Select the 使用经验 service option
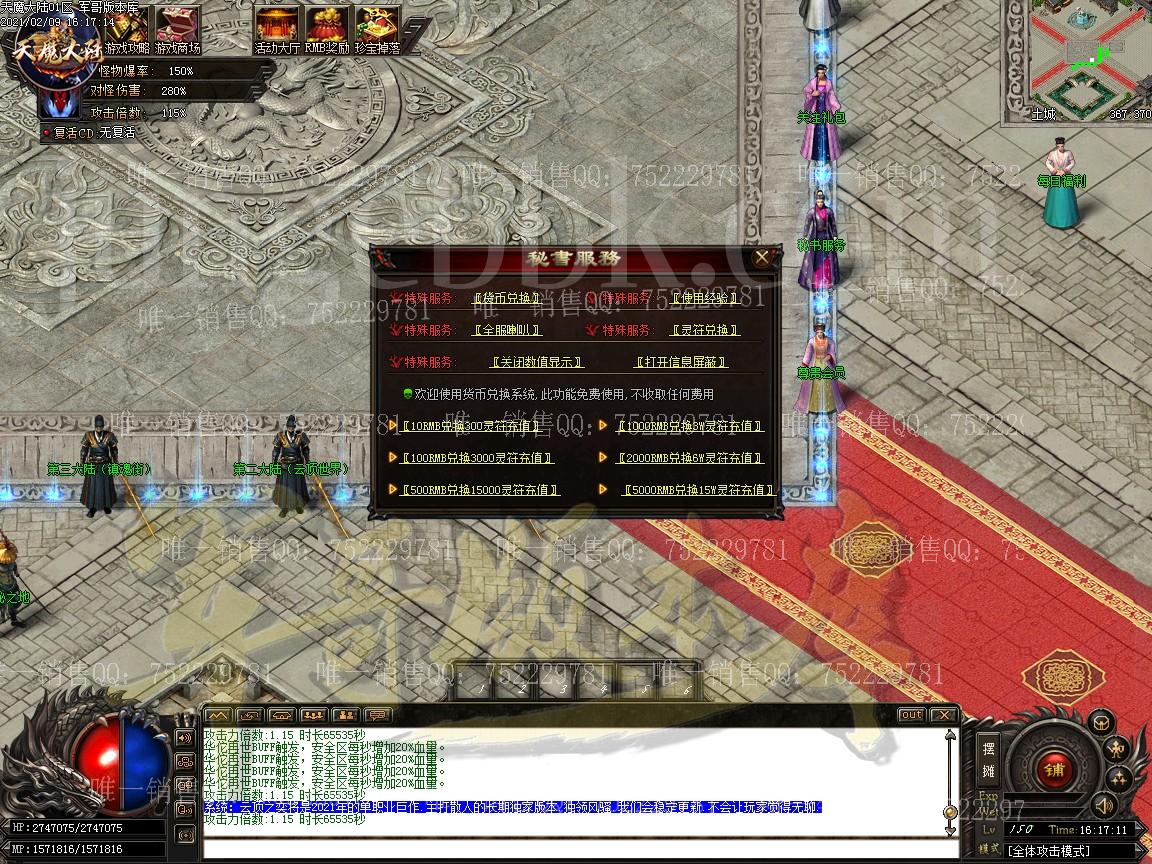The height and width of the screenshot is (864, 1152). [x=705, y=298]
